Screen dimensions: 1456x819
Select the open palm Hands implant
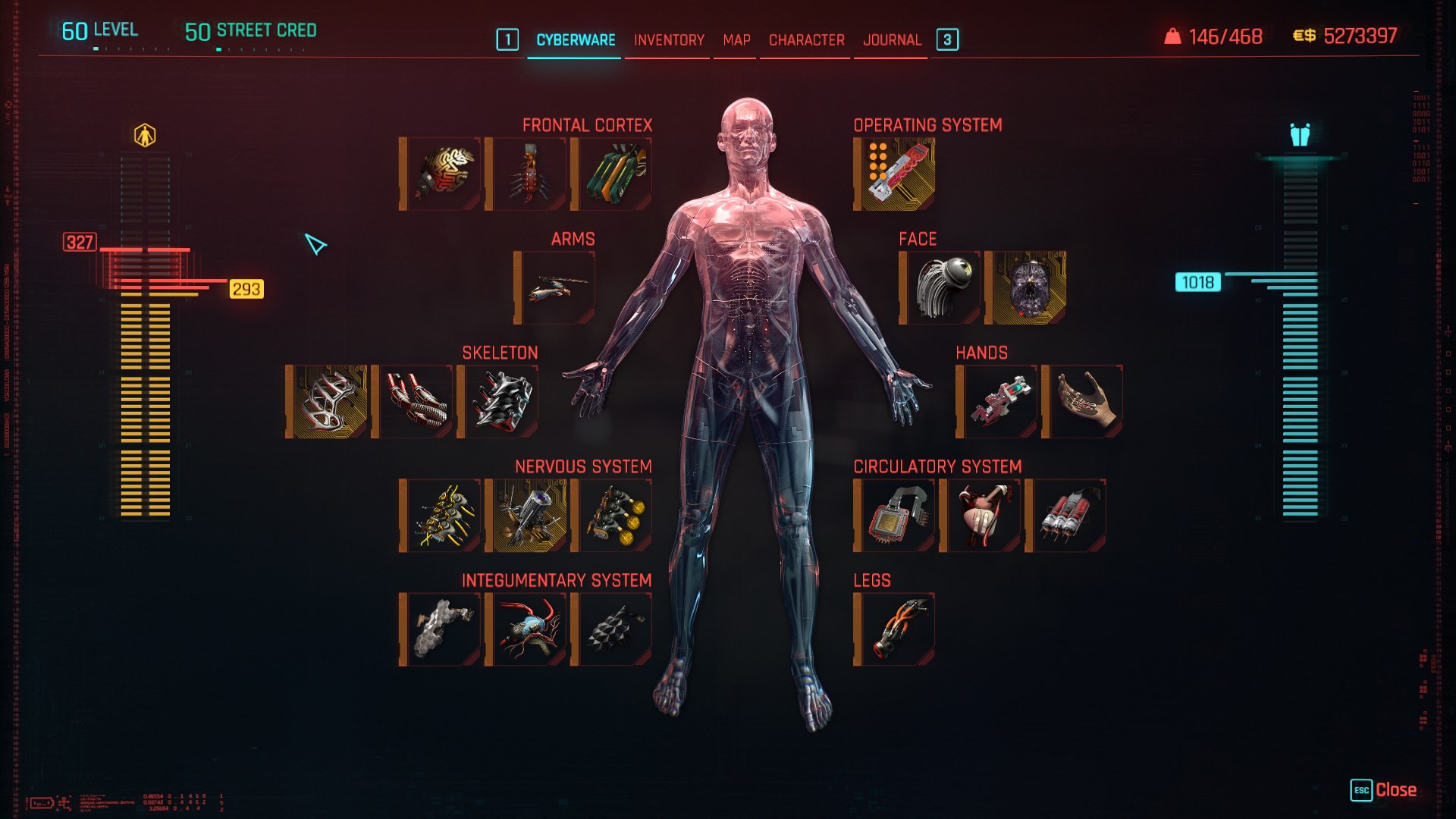tap(1085, 402)
